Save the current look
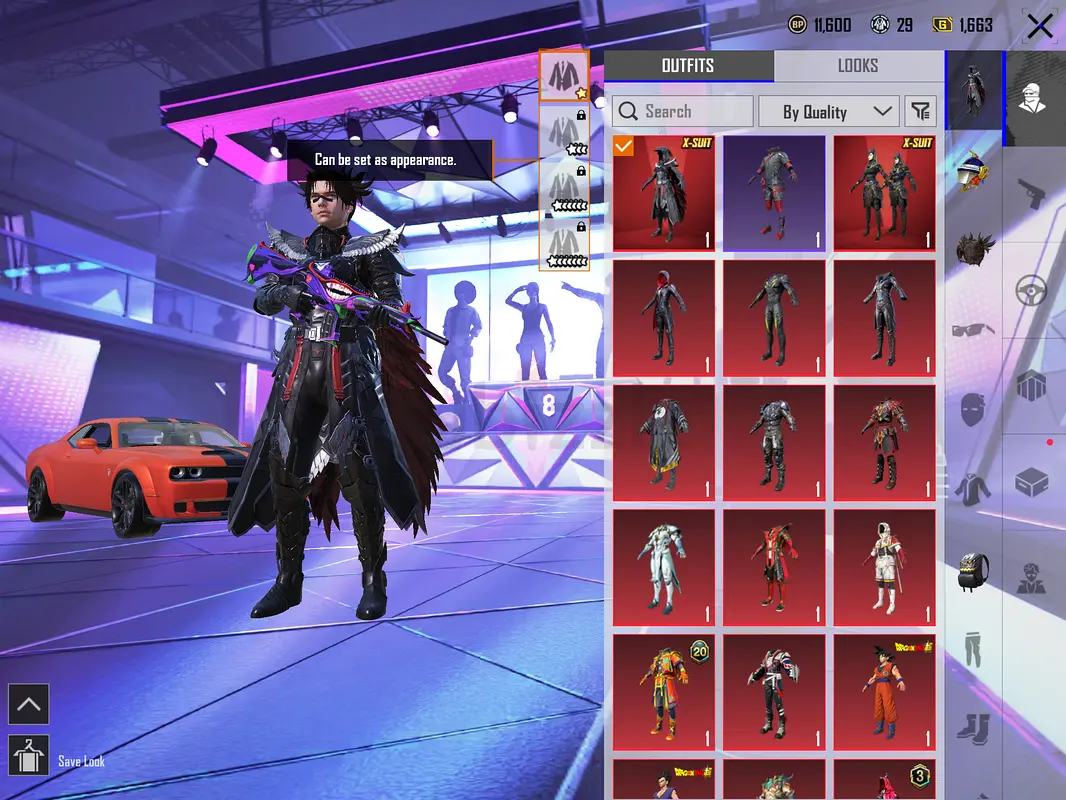1066x800 pixels. pyautogui.click(x=29, y=756)
